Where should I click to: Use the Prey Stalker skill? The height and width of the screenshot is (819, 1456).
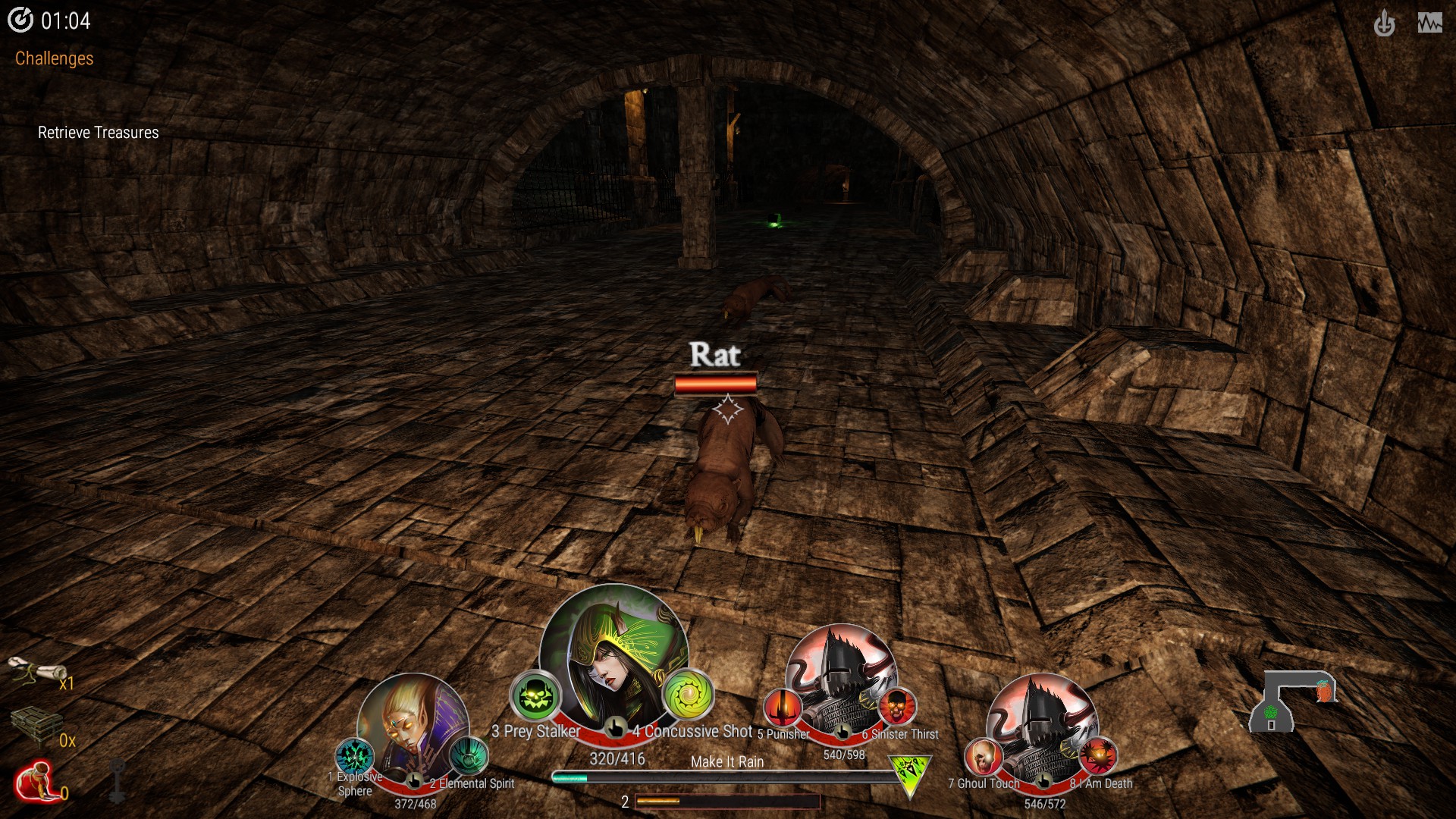pos(534,695)
